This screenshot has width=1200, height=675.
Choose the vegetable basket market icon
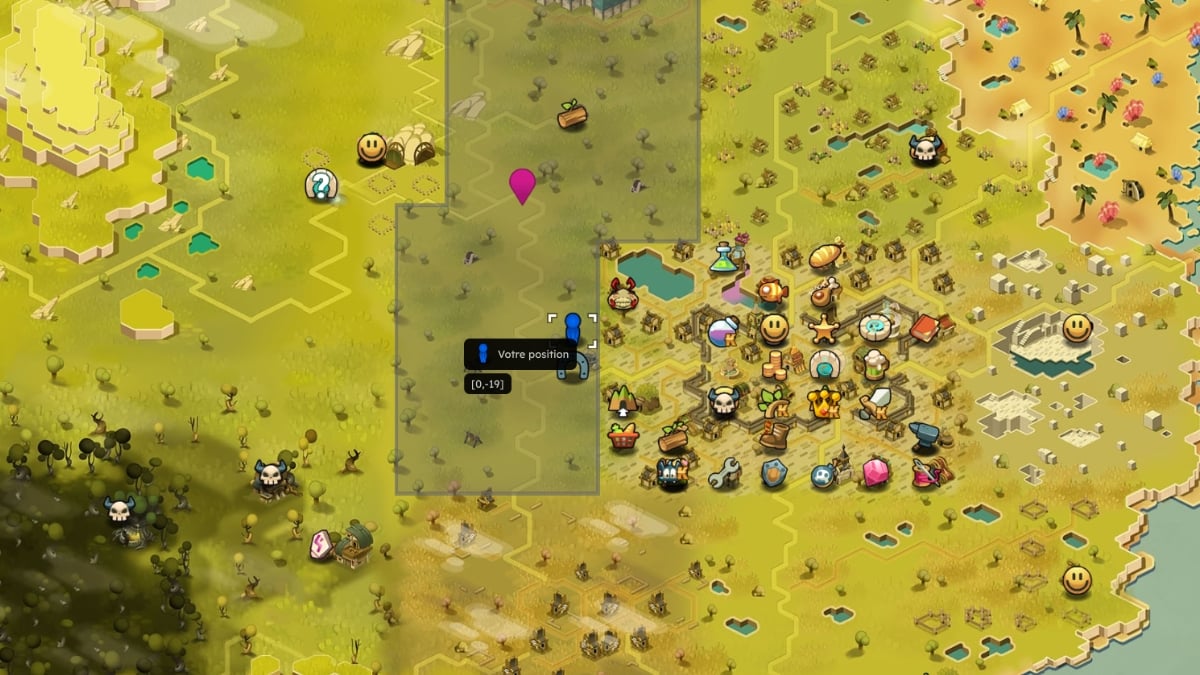(622, 437)
